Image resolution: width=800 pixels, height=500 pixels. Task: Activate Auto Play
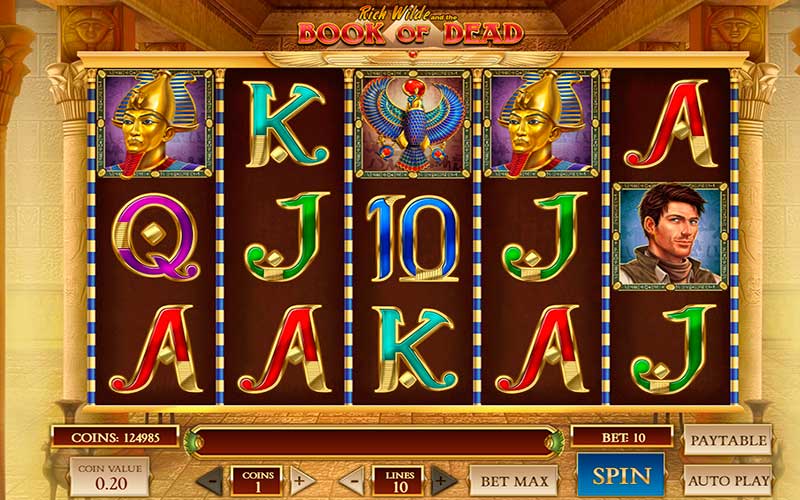click(727, 479)
